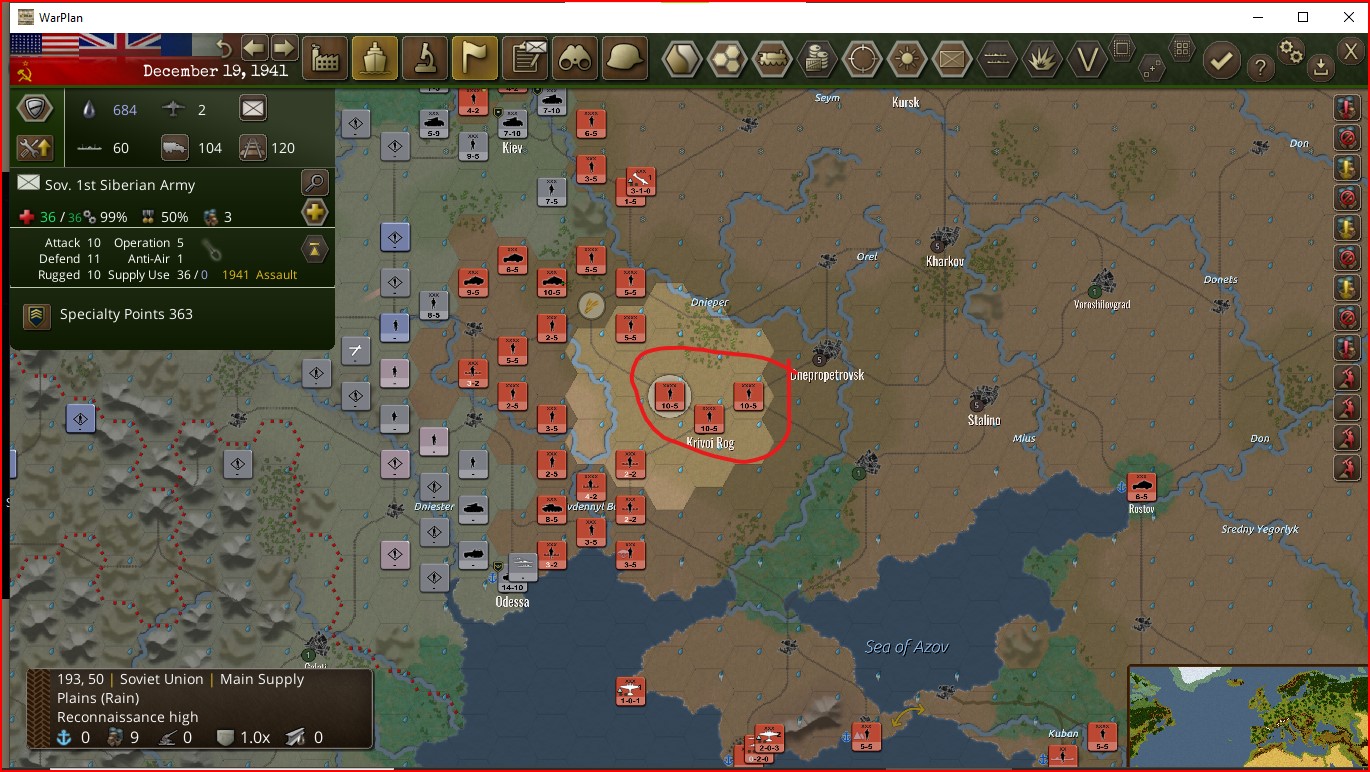Upgrade the army with the yellow plus
The image size is (1370, 772).
[314, 212]
